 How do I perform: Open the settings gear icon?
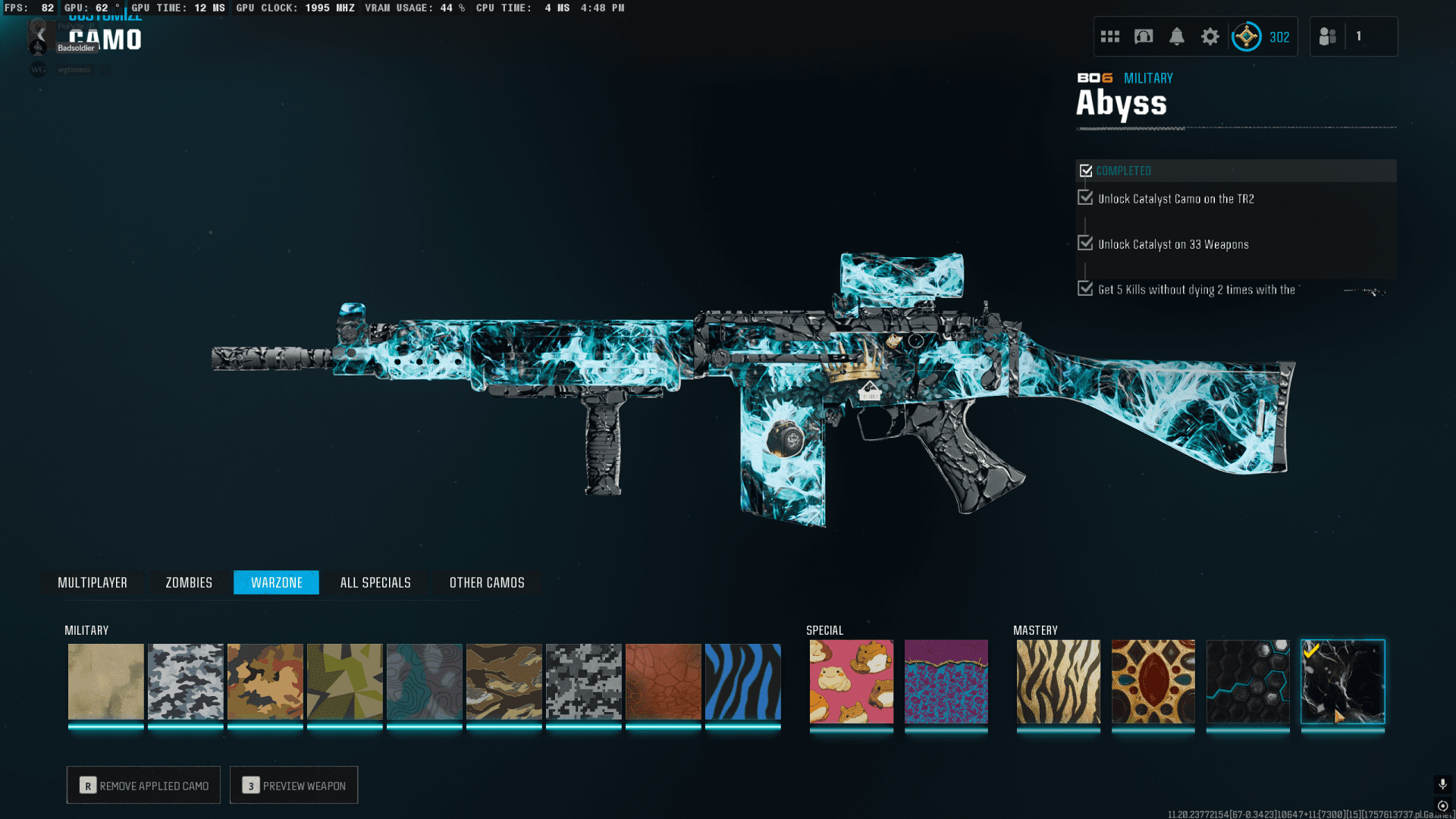(1210, 36)
